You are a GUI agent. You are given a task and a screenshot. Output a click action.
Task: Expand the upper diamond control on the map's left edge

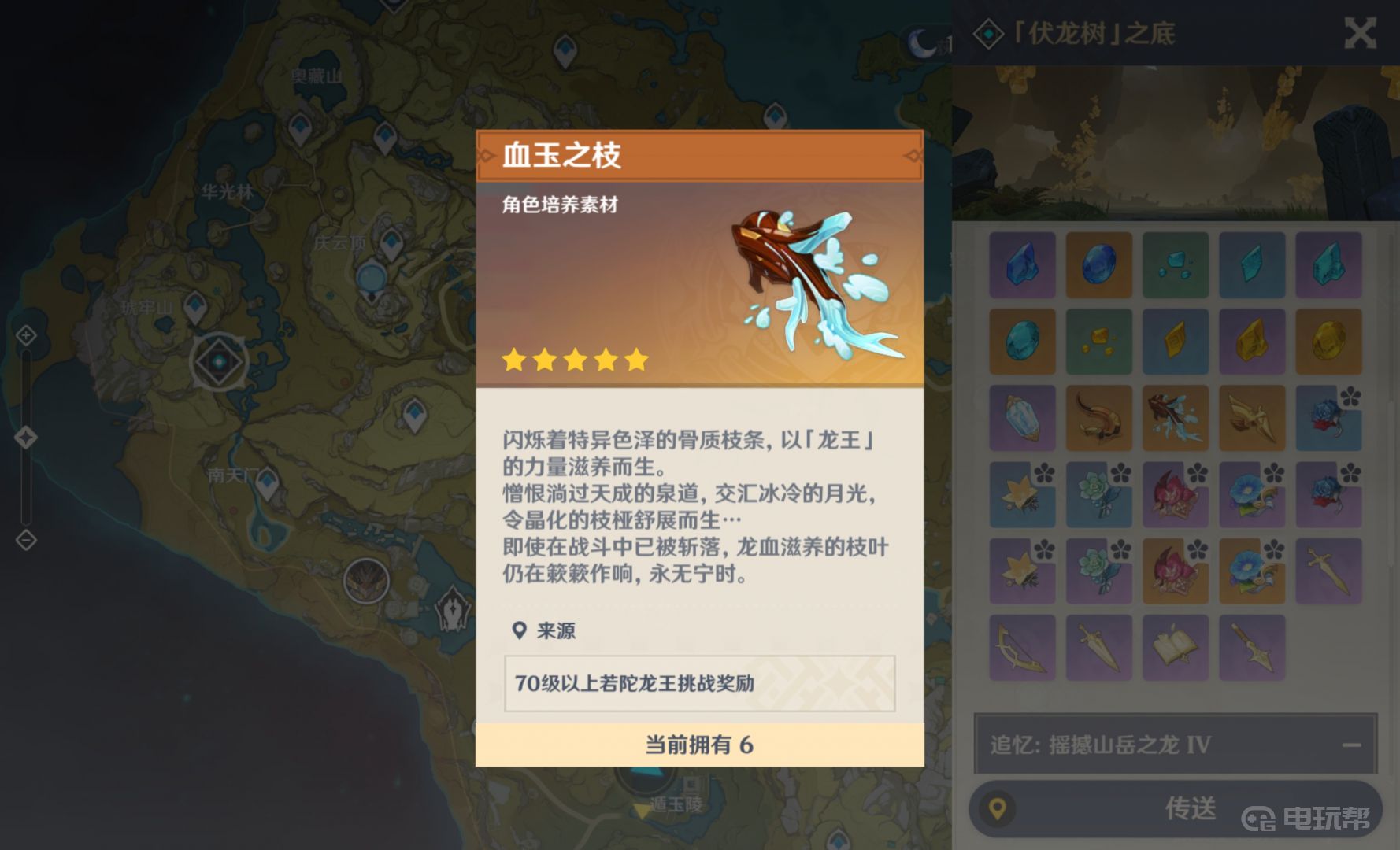[x=26, y=334]
